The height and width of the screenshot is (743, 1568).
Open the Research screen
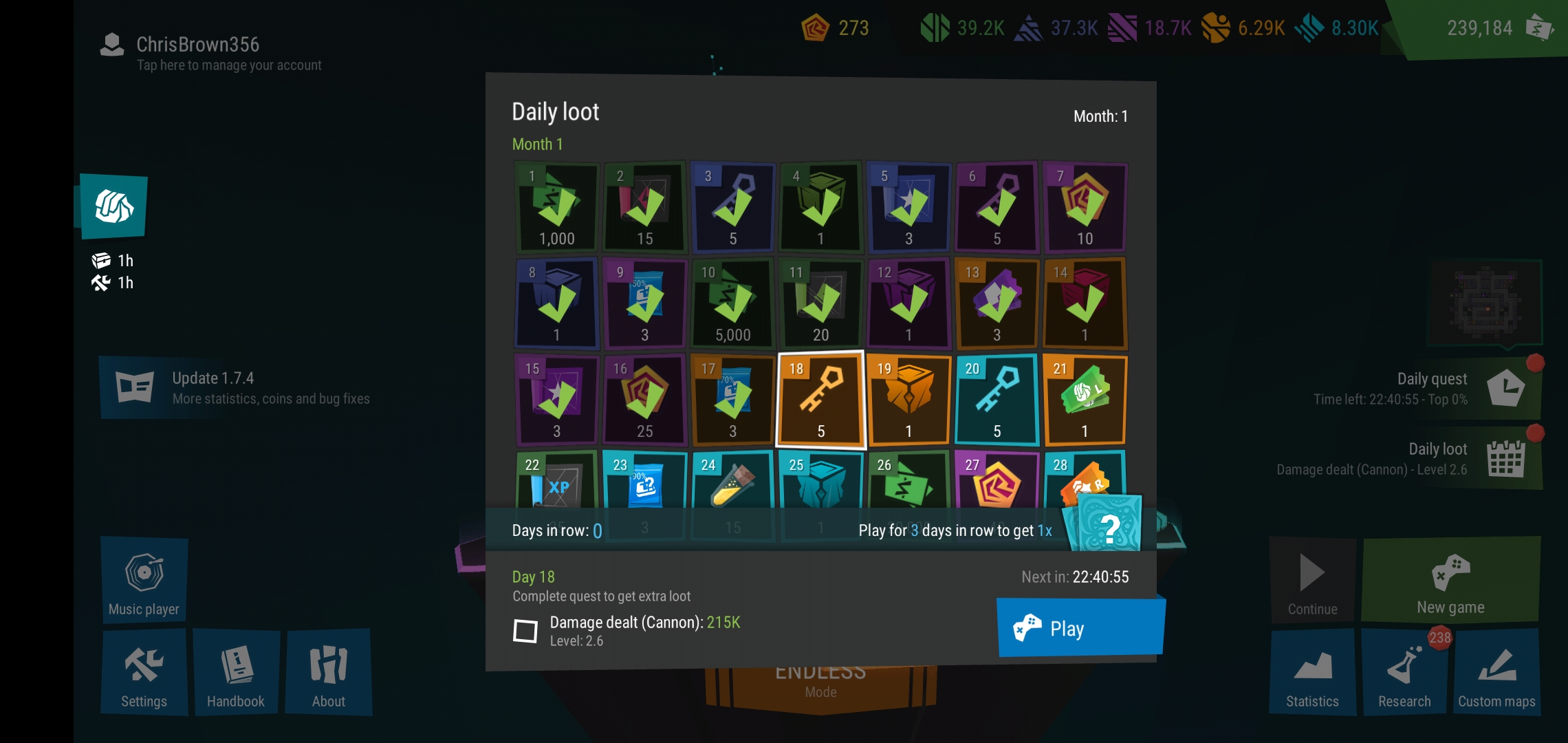click(x=1404, y=672)
